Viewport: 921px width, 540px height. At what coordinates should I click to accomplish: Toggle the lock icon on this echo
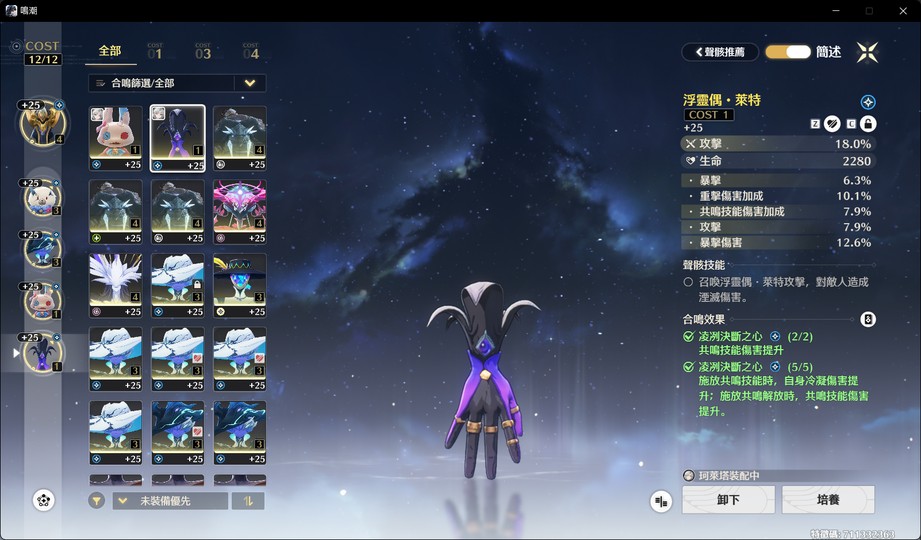point(868,124)
